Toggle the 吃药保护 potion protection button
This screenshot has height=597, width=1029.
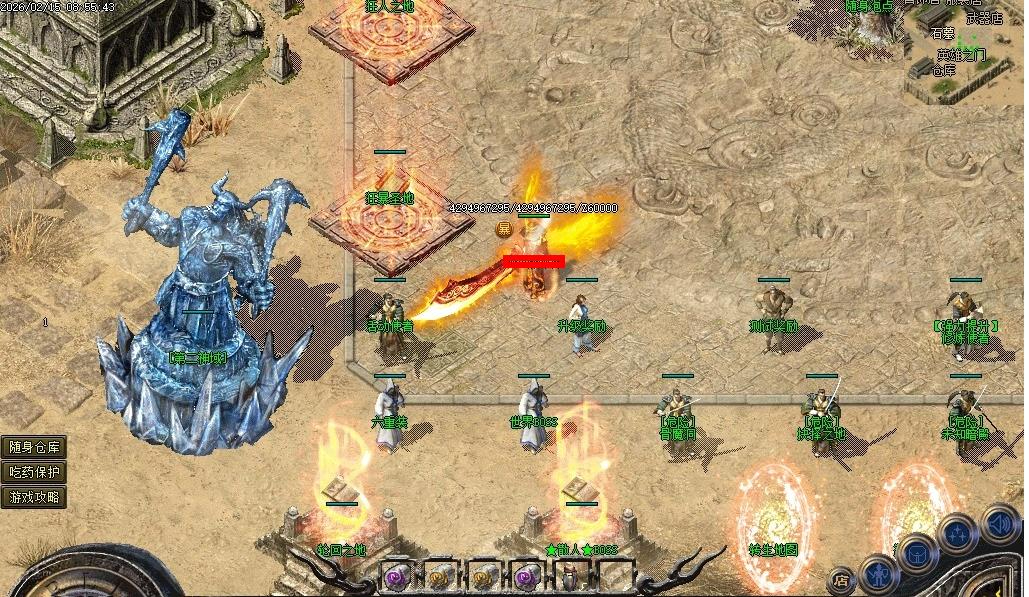[x=34, y=472]
